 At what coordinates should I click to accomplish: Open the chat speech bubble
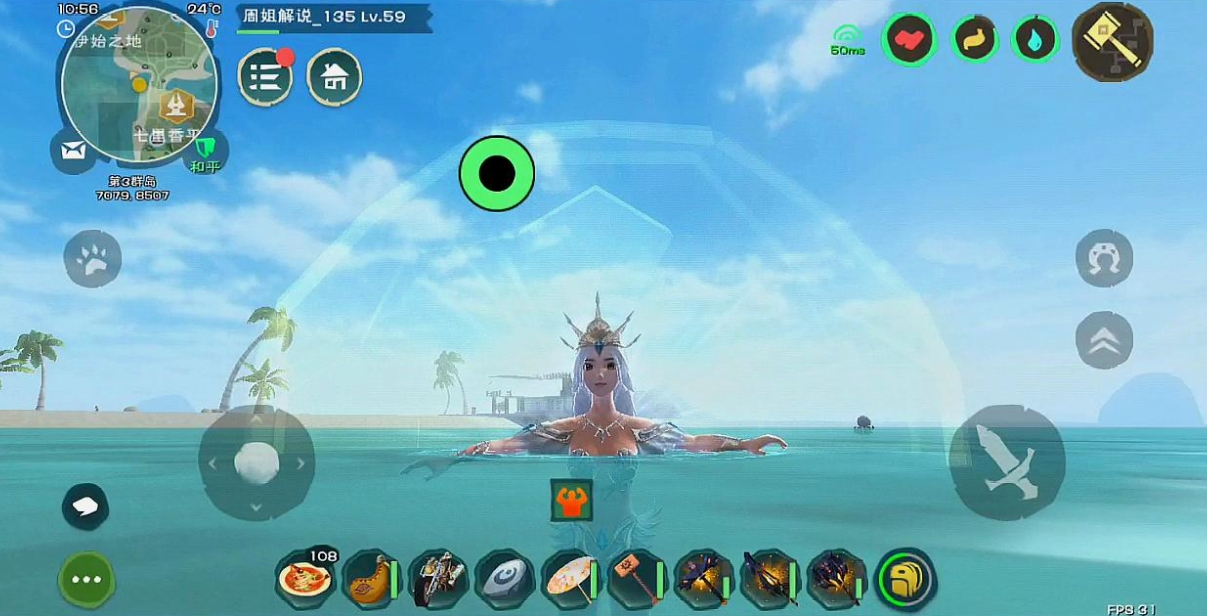(x=86, y=506)
